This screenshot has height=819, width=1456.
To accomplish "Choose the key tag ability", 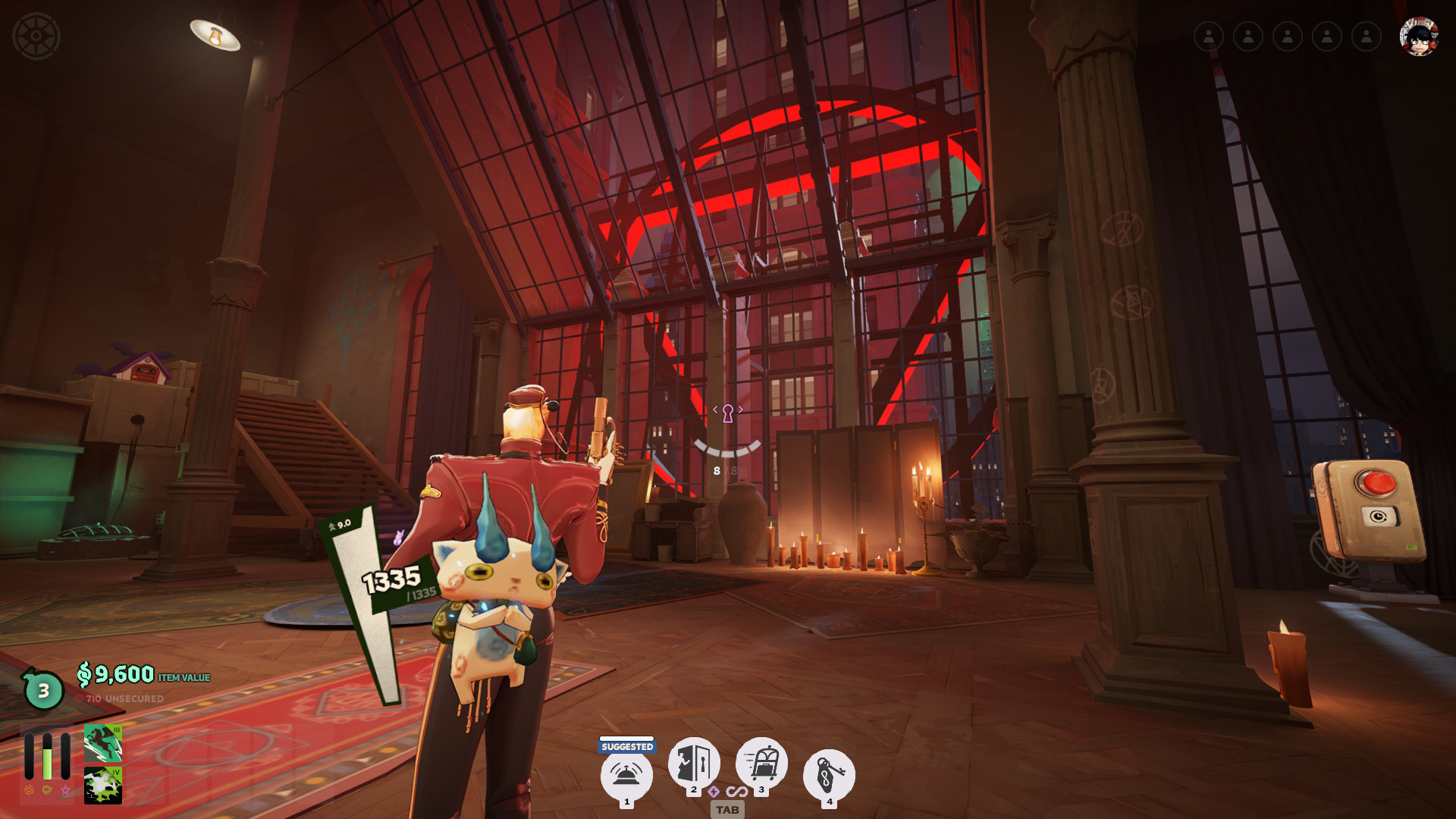I will point(829,775).
